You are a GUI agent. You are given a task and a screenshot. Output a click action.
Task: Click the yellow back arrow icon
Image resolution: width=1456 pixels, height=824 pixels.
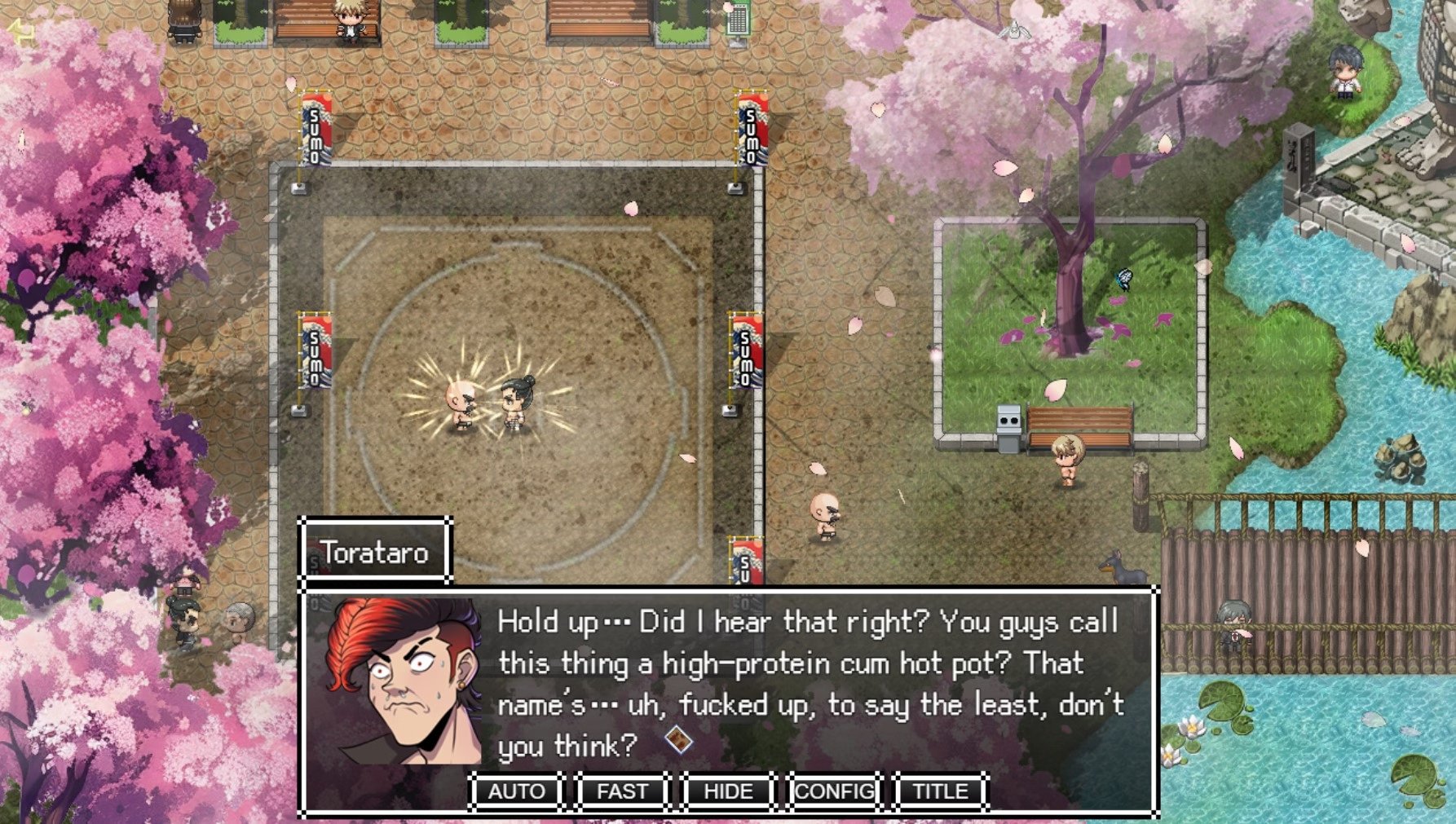click(x=20, y=33)
